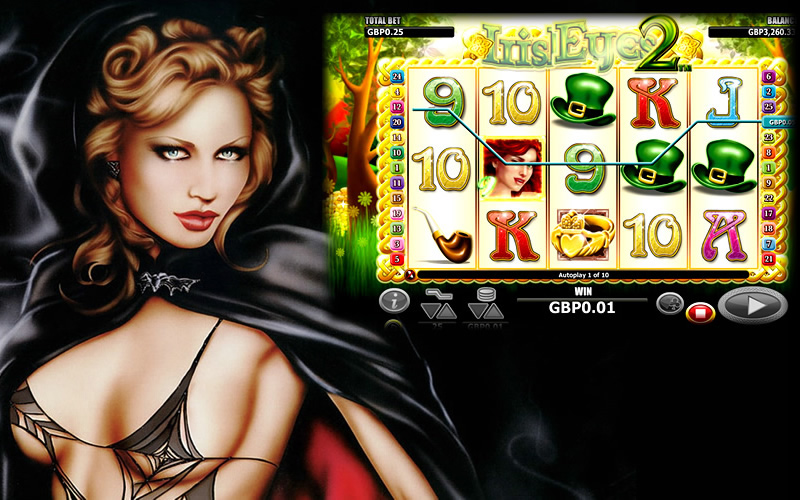Choose the payline 21 marker
Image resolution: width=800 pixels, height=500 pixels.
coord(768,259)
